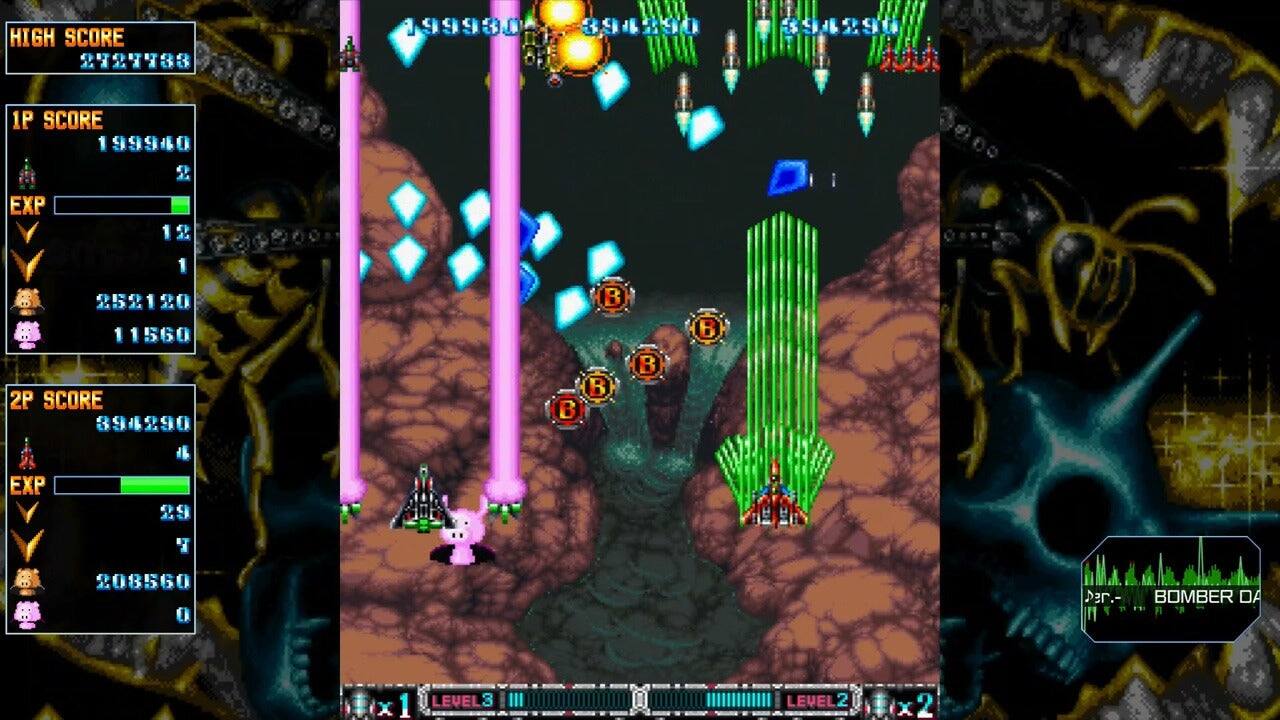The height and width of the screenshot is (720, 1280).
Task: Click the topmost B medal on screen
Action: pyautogui.click(x=612, y=297)
